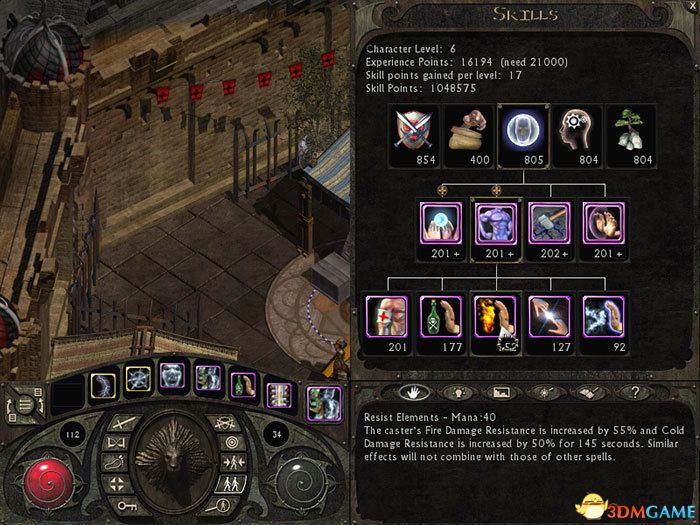
Task: Select the green poison bottle spell
Action: [443, 318]
